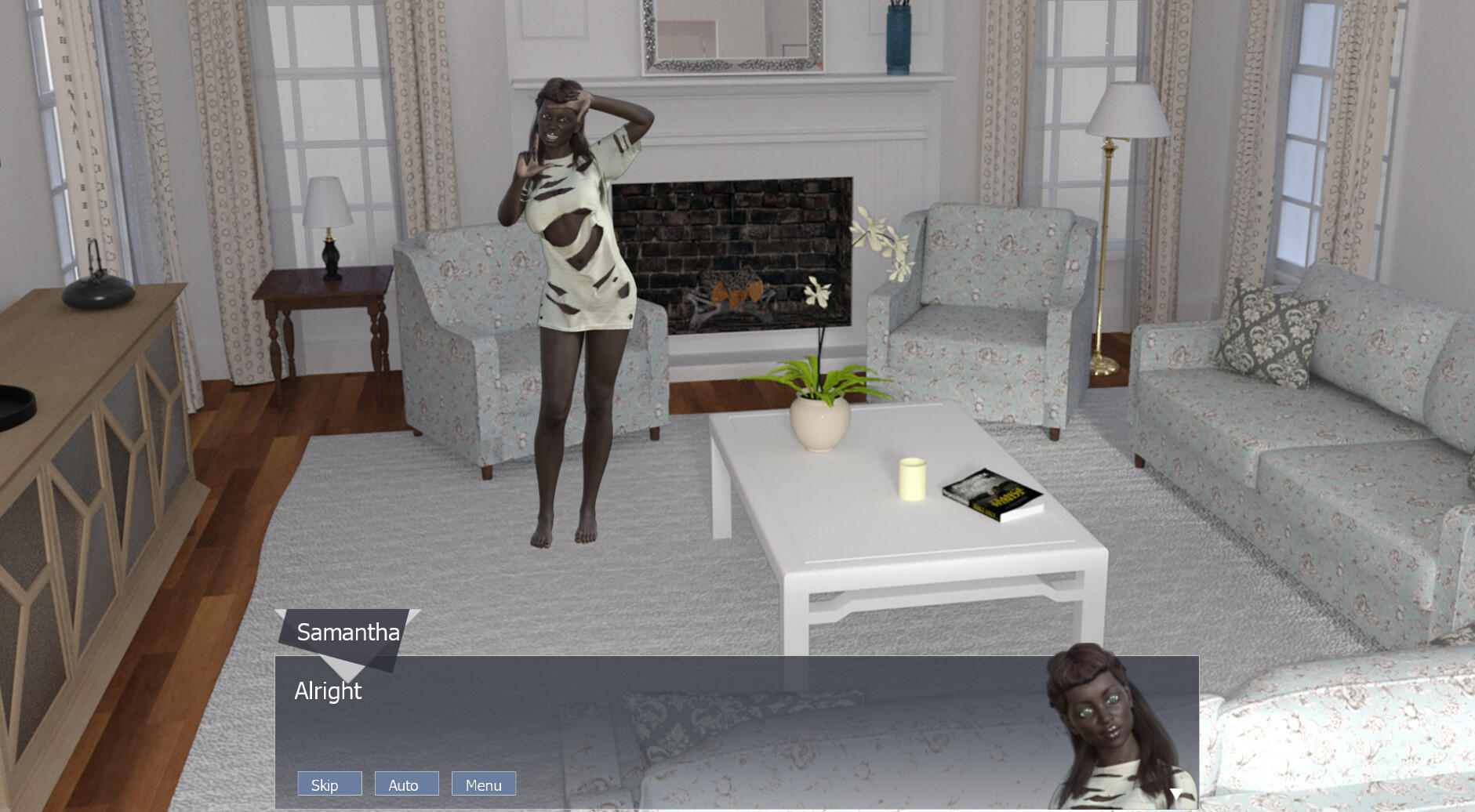Click the Samantha name tag
The width and height of the screenshot is (1475, 812).
click(347, 632)
